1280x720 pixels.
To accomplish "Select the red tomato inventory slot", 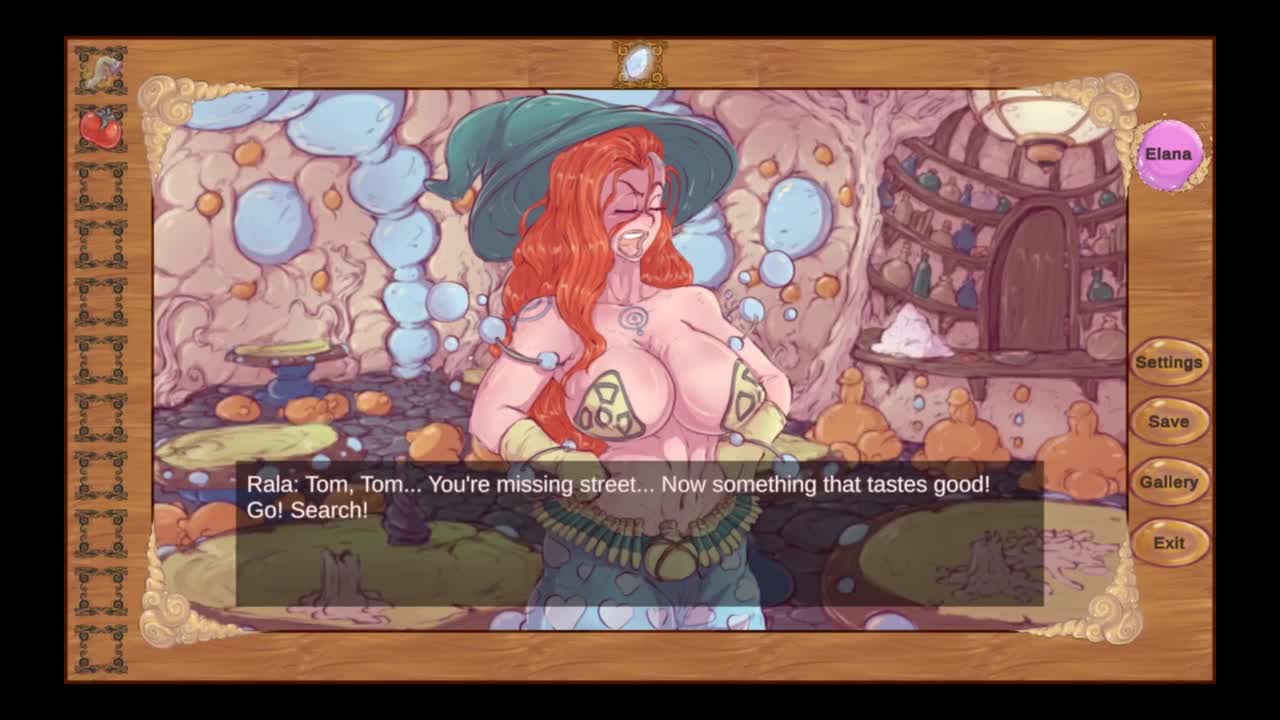I will click(x=101, y=129).
